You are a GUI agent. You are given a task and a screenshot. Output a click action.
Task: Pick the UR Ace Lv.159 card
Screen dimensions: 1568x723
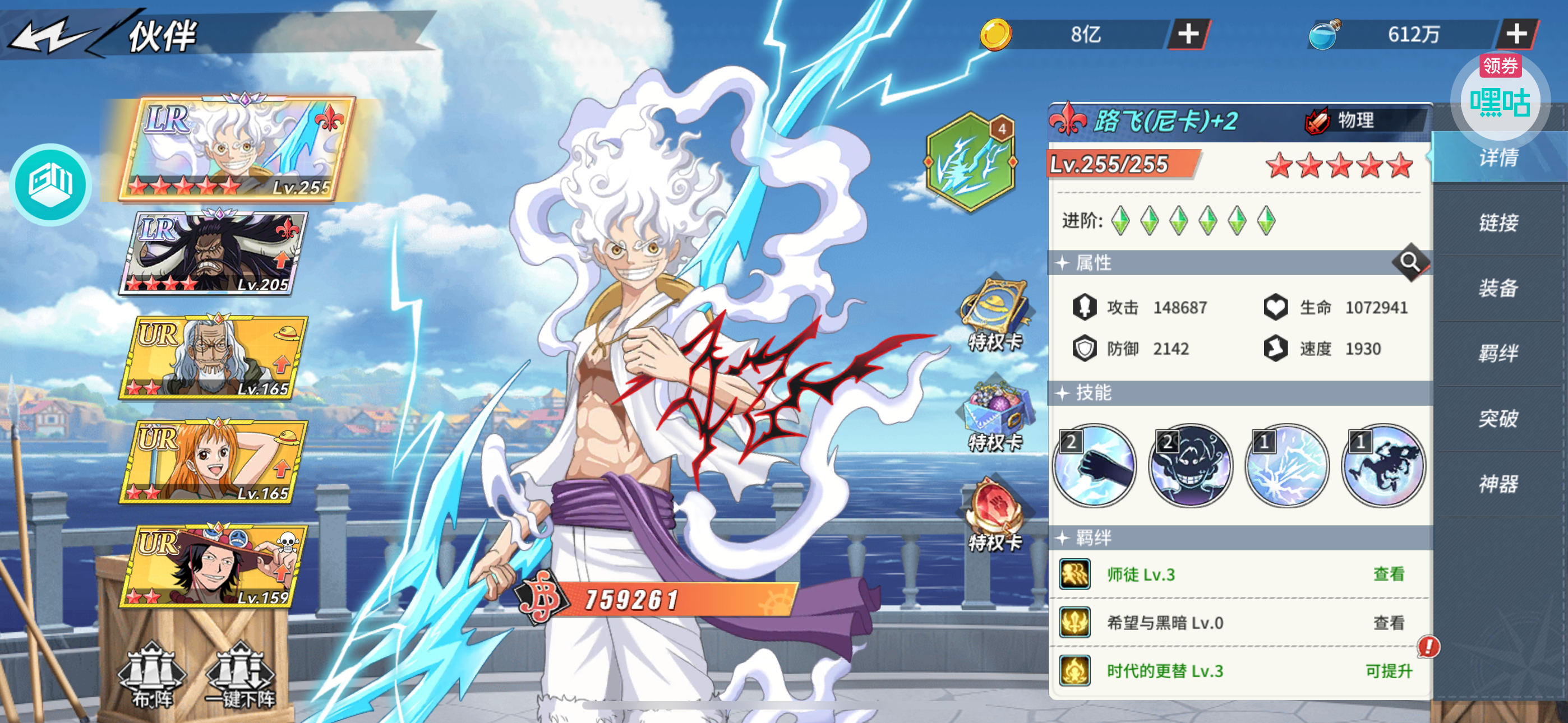[x=214, y=566]
